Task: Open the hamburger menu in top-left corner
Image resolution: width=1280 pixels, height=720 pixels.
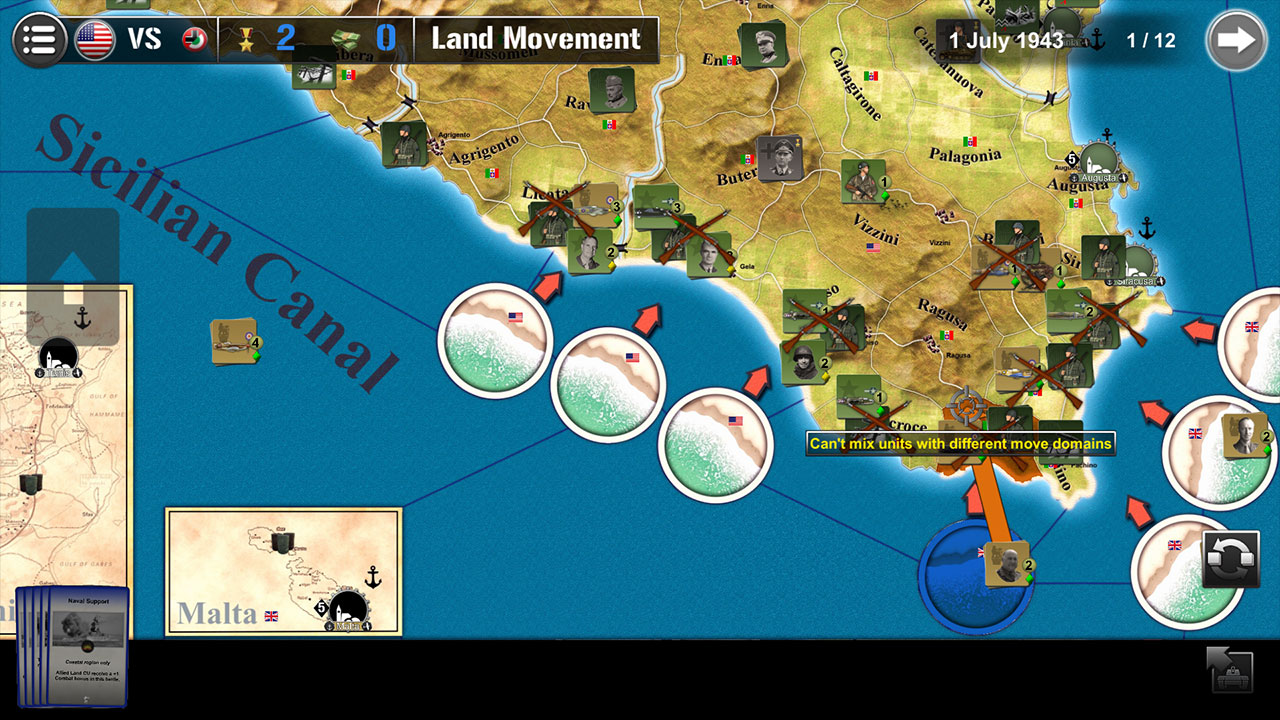Action: point(38,38)
